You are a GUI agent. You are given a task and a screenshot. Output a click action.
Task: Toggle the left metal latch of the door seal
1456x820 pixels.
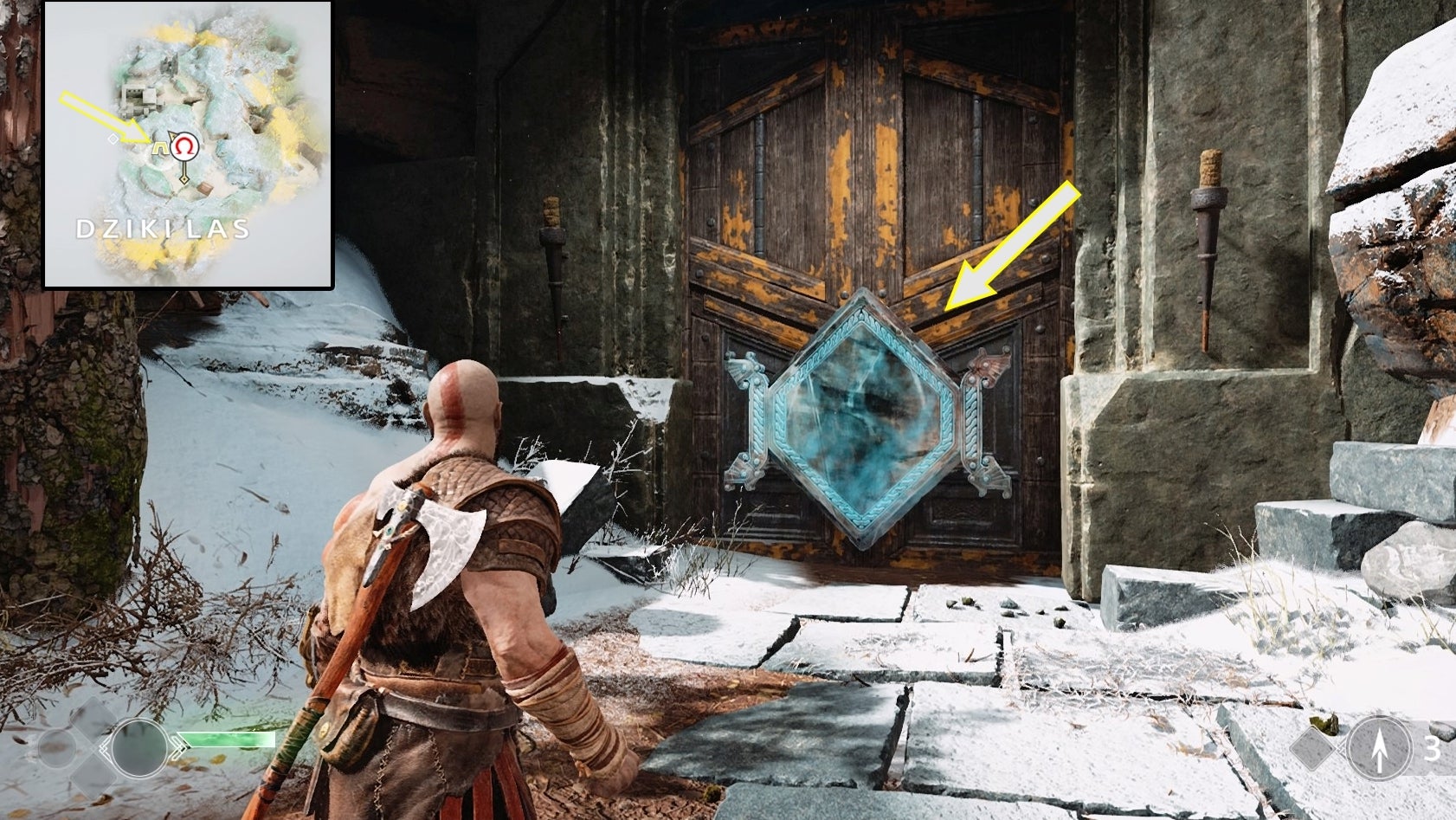pos(749,416)
